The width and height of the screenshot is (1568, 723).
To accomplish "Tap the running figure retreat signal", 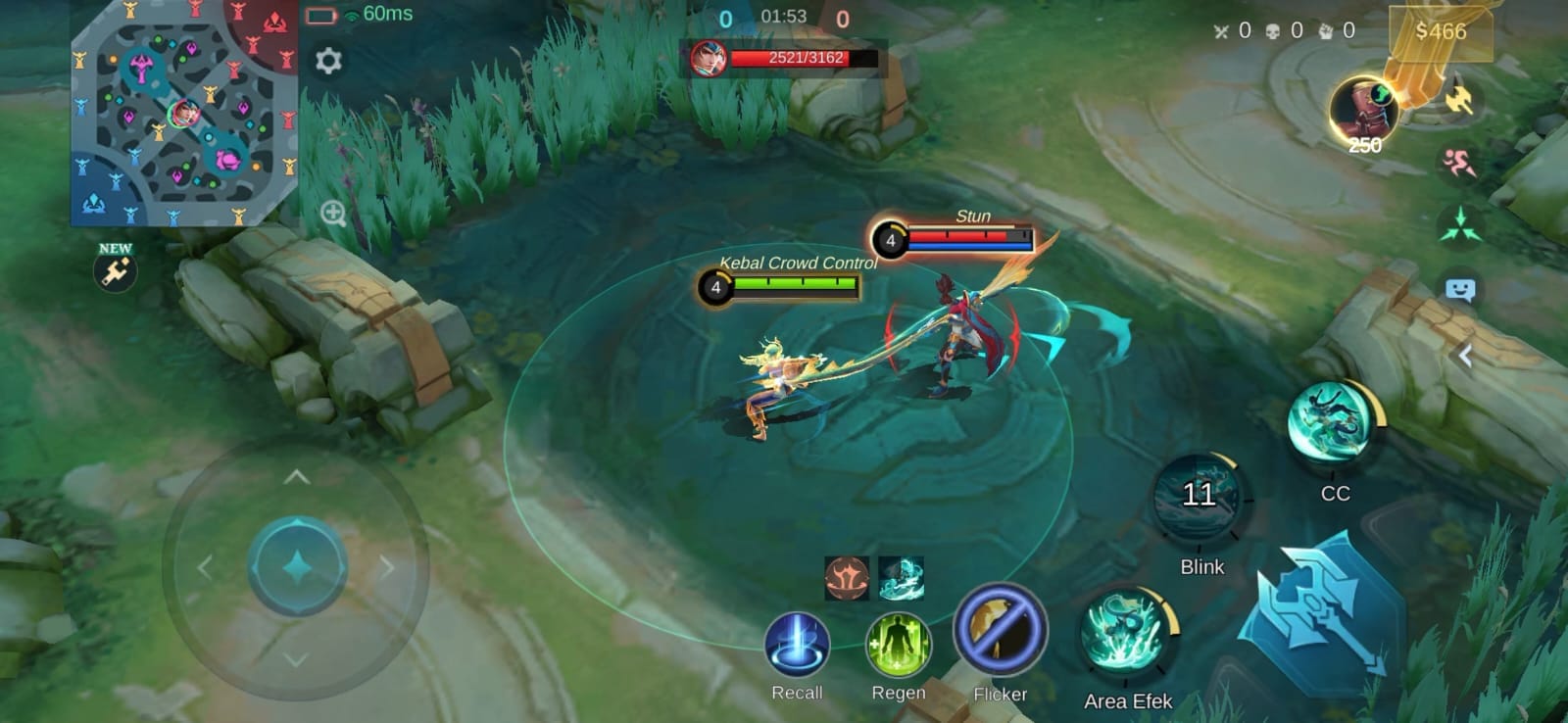I will [x=1459, y=162].
